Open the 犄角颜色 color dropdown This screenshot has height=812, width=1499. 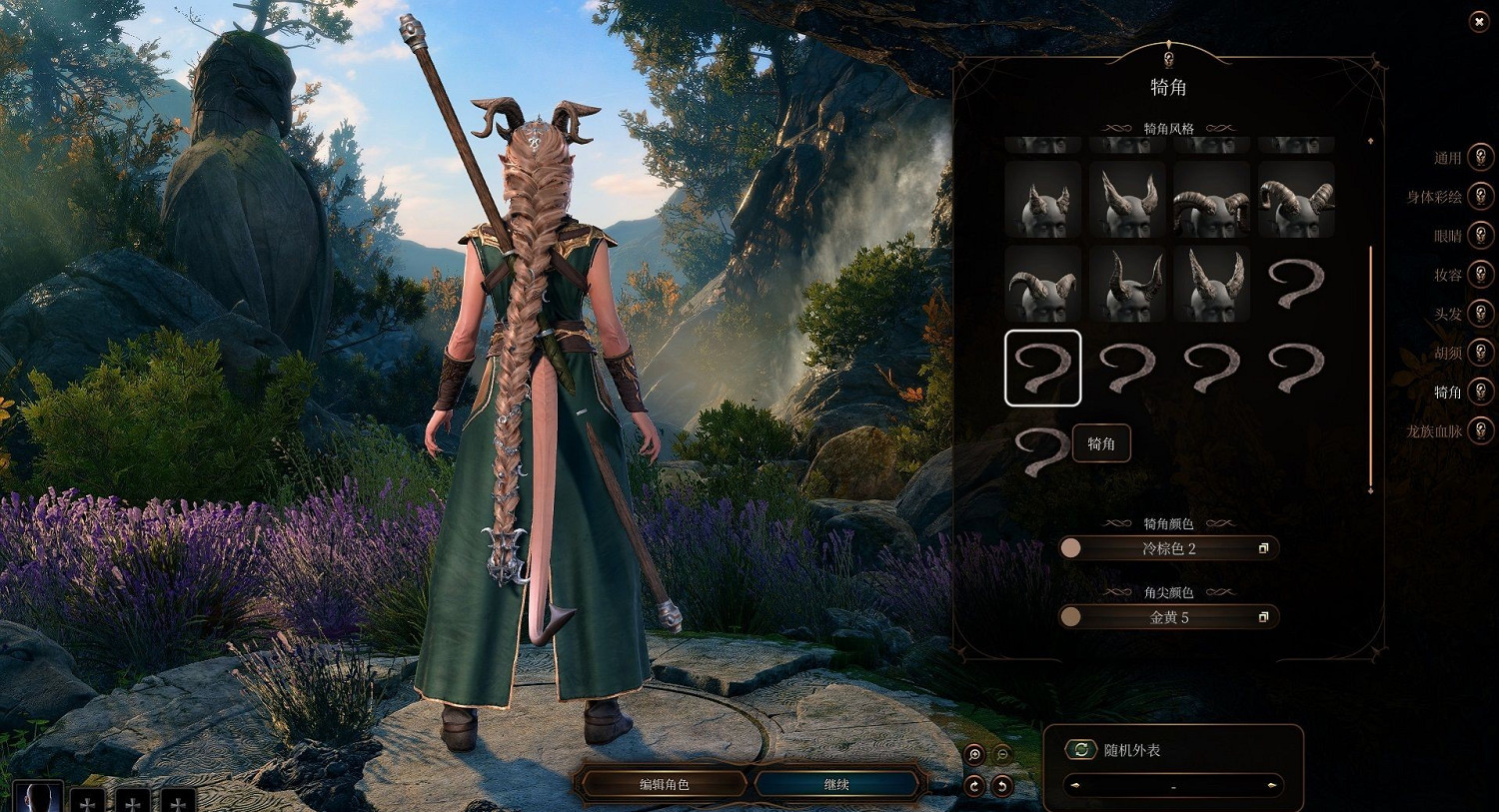[x=1169, y=547]
